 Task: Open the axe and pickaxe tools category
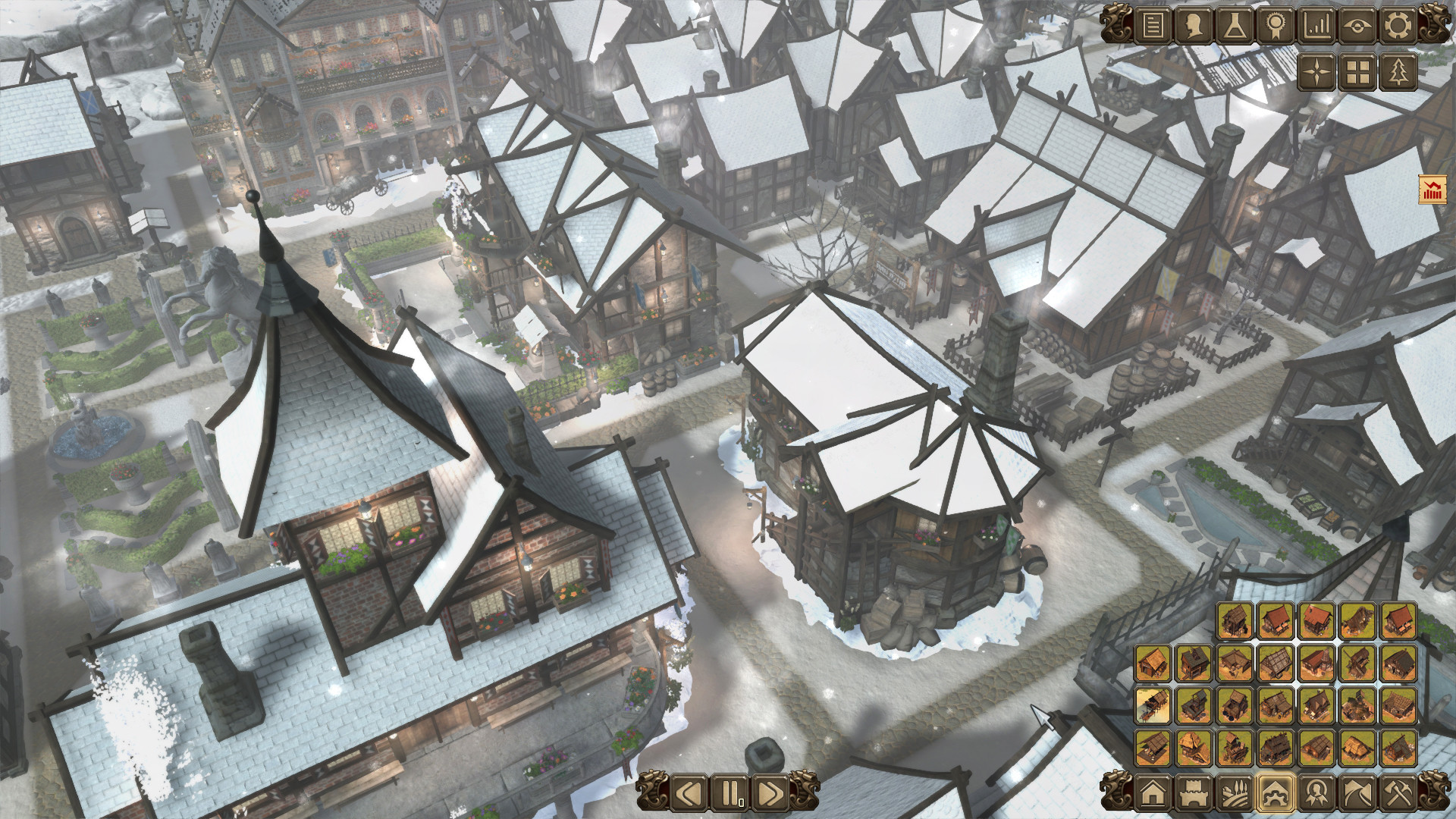click(1397, 793)
